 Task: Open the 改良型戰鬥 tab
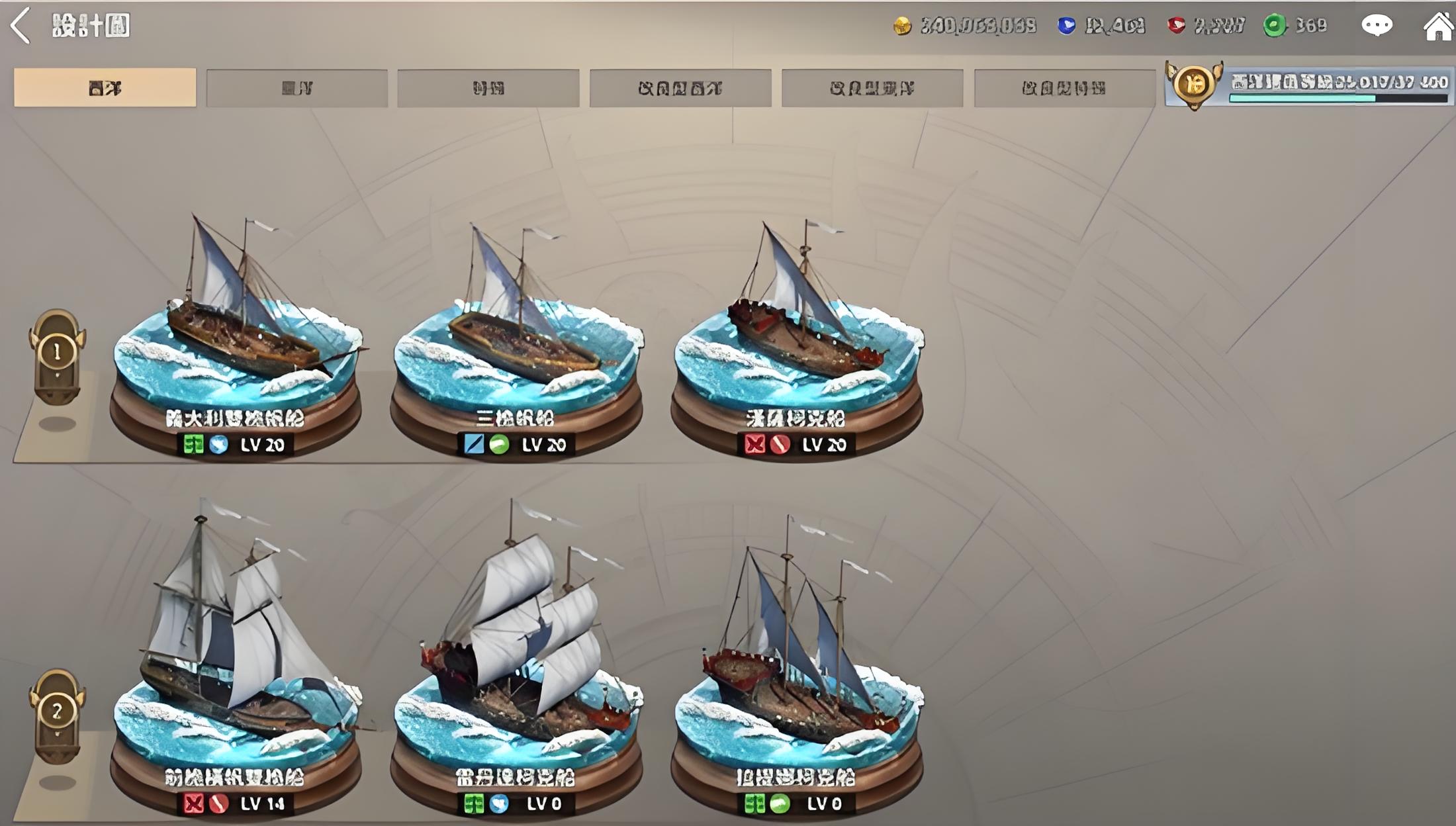1064,87
